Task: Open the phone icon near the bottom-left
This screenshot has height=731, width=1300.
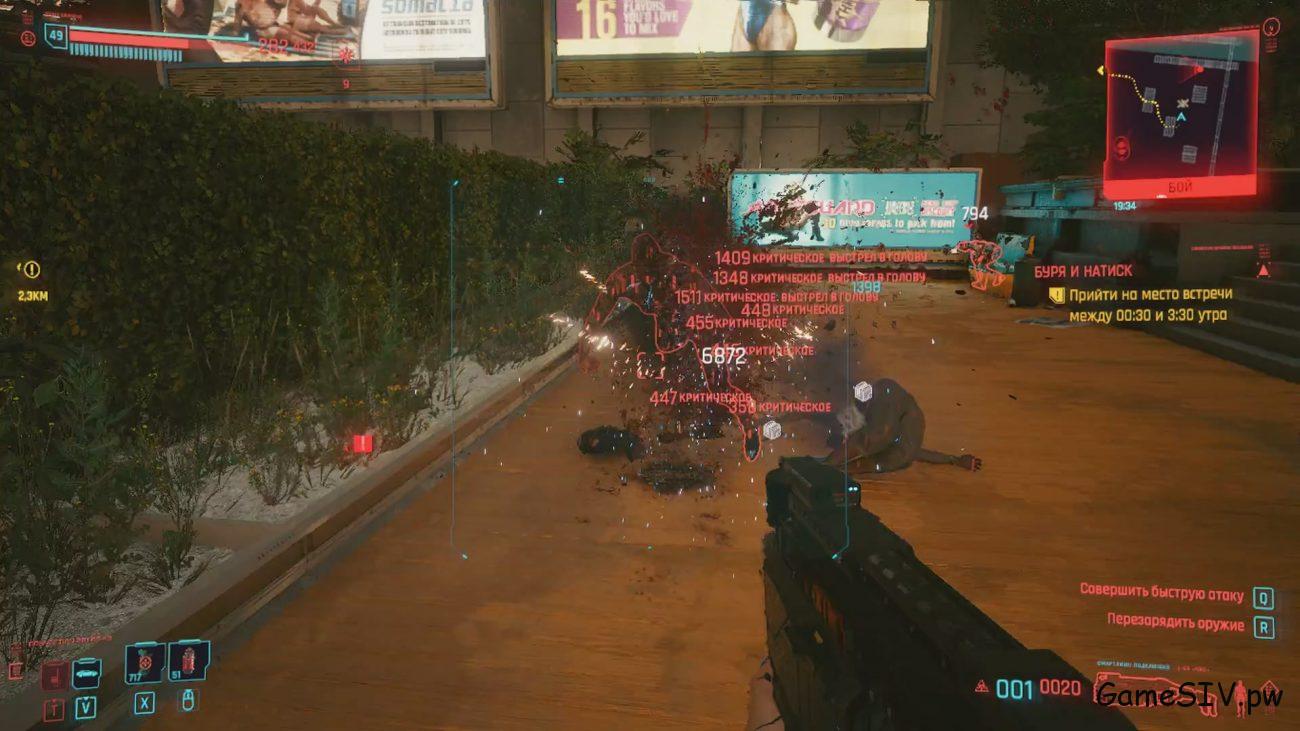Action: point(53,674)
